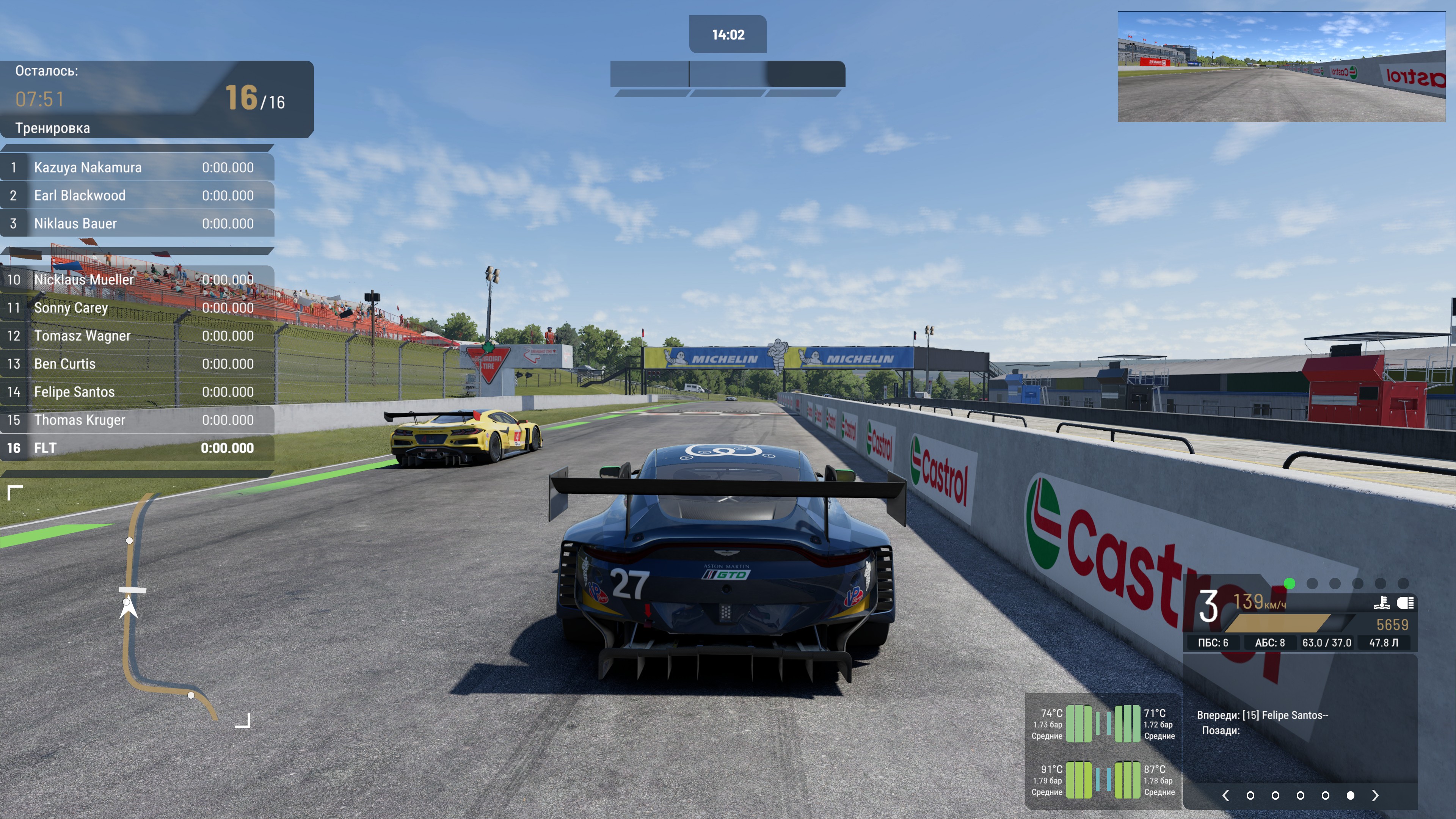Select Nicklaus Mueller's standings row

point(137,279)
